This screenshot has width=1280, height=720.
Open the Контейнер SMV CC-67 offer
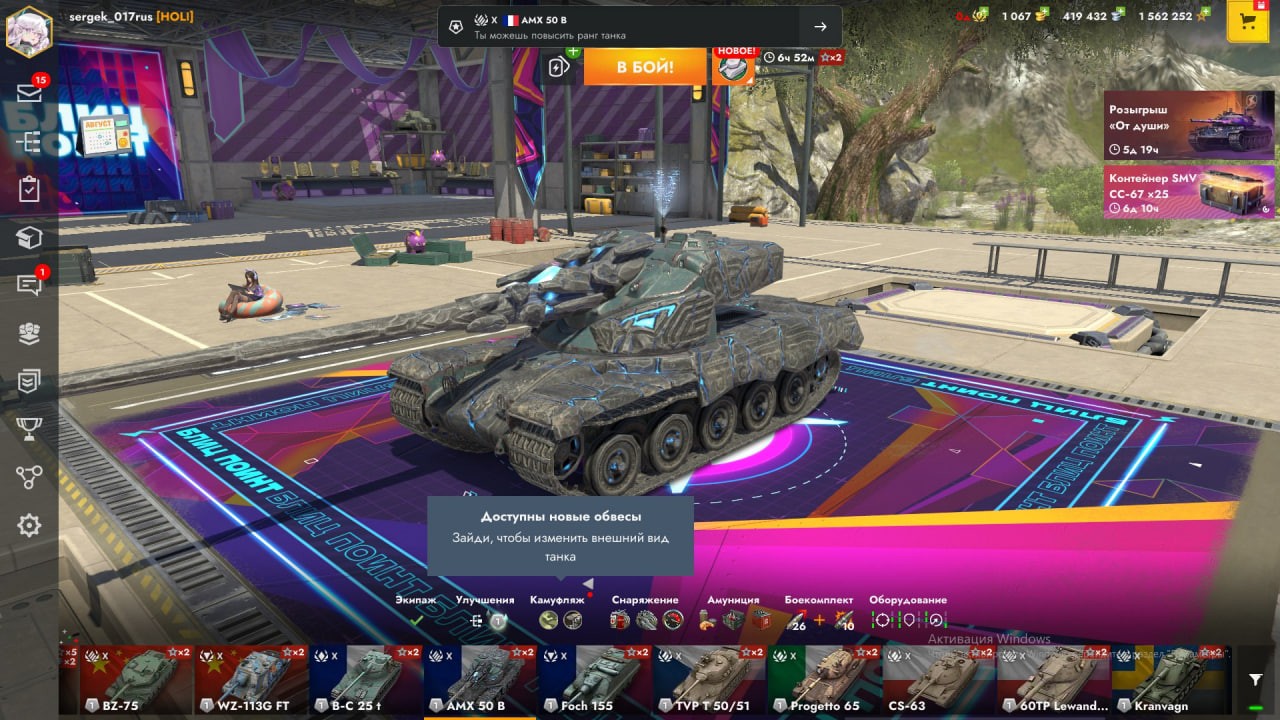pos(1189,191)
